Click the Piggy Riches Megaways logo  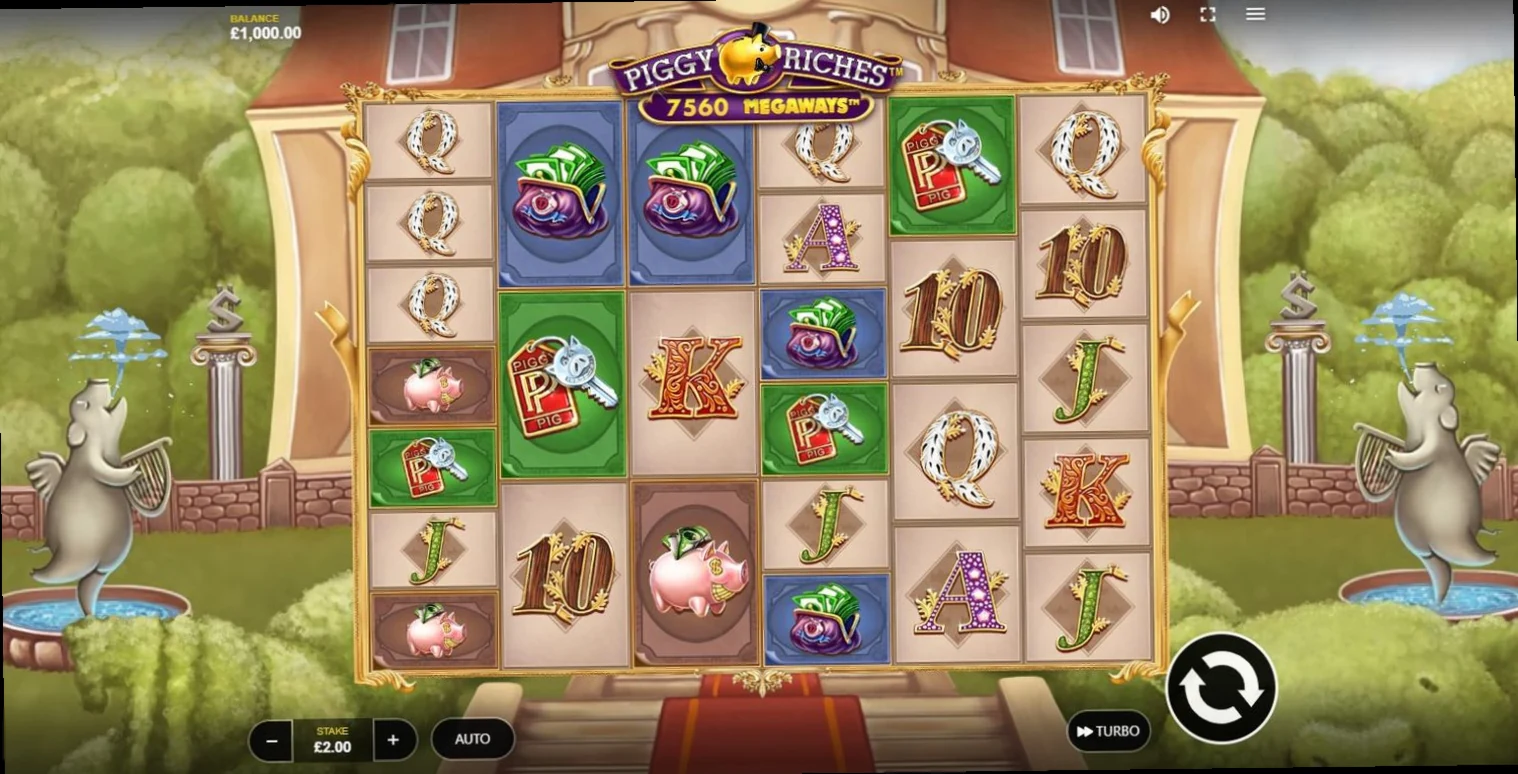click(x=757, y=70)
